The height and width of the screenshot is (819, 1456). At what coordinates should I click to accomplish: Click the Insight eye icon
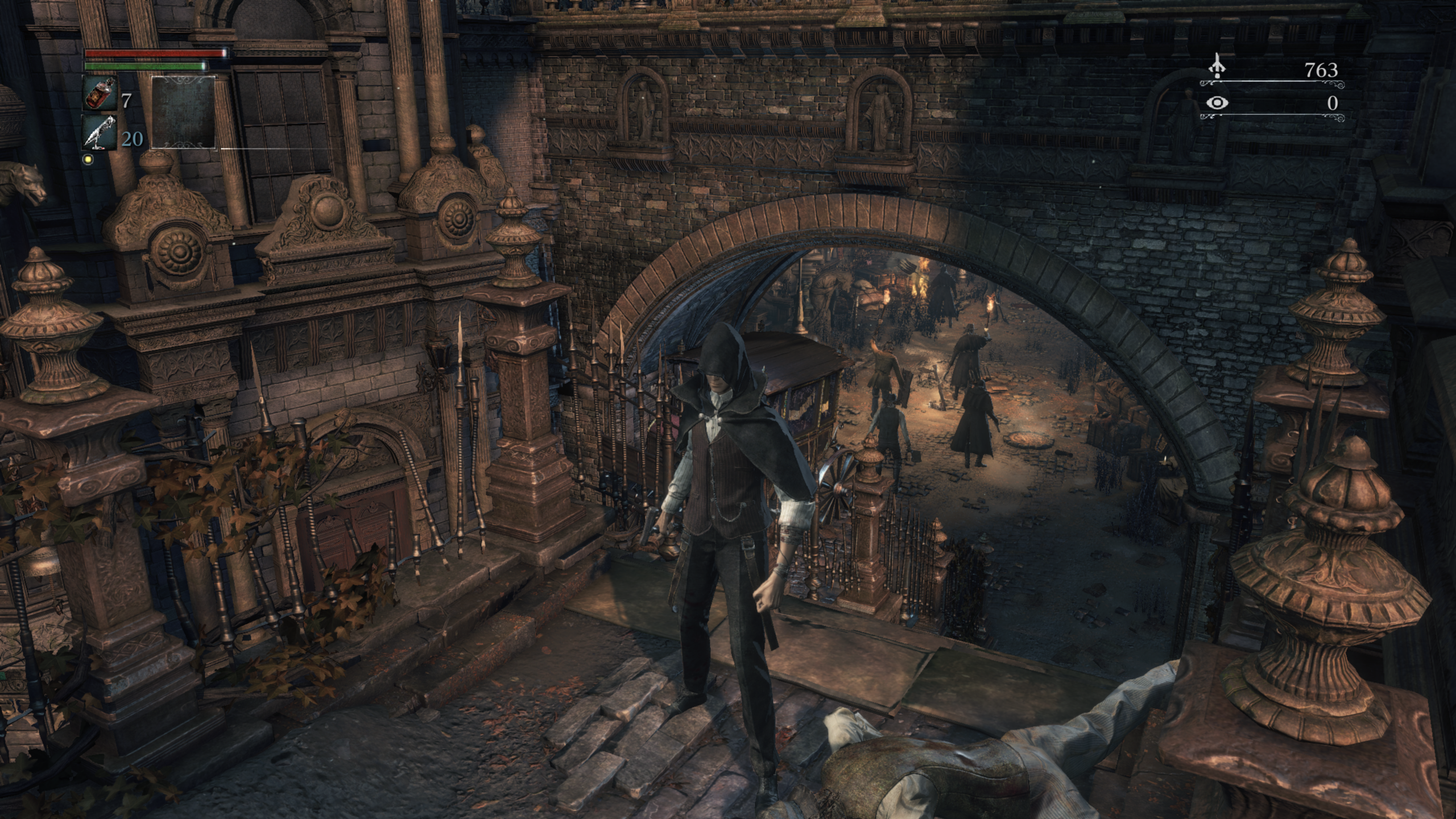1217,103
